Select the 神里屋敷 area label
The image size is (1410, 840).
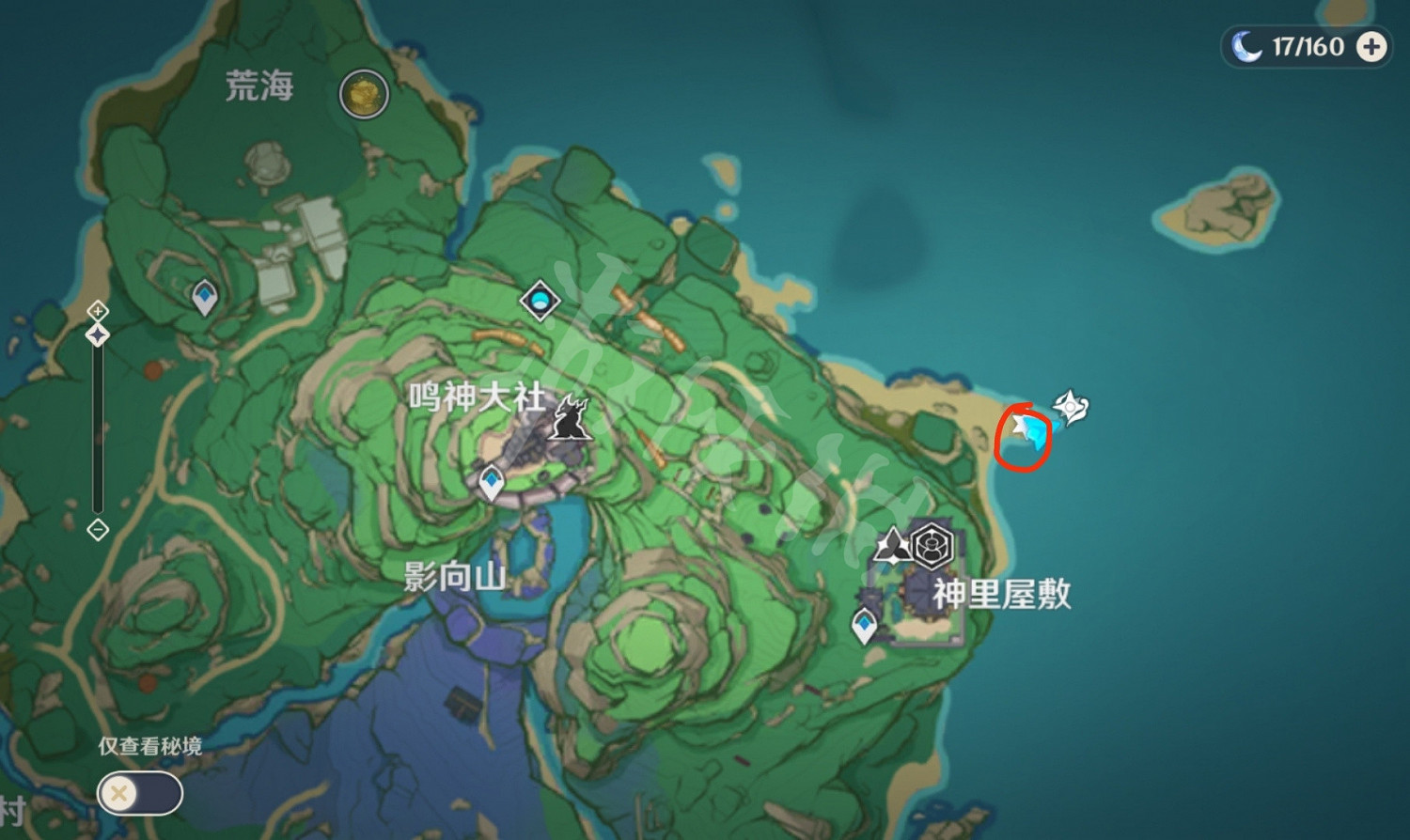(x=1002, y=596)
